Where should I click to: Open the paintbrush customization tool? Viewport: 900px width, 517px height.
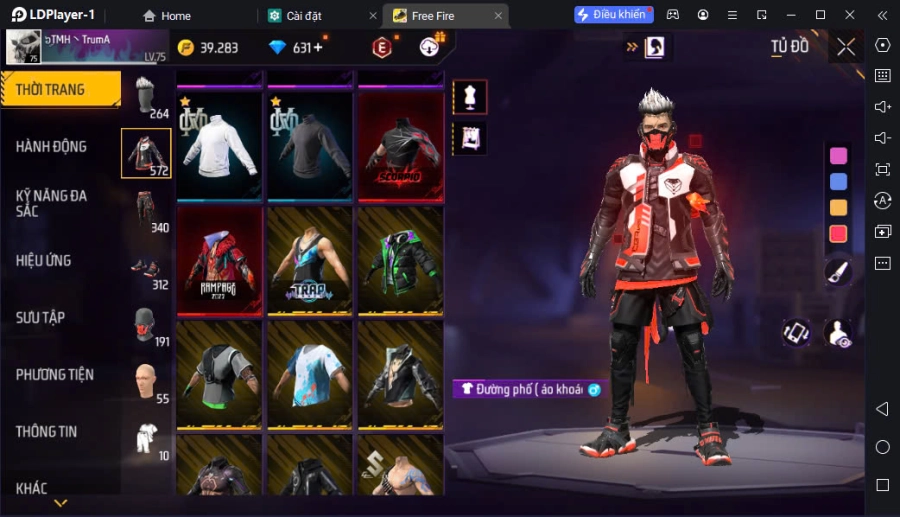(838, 271)
